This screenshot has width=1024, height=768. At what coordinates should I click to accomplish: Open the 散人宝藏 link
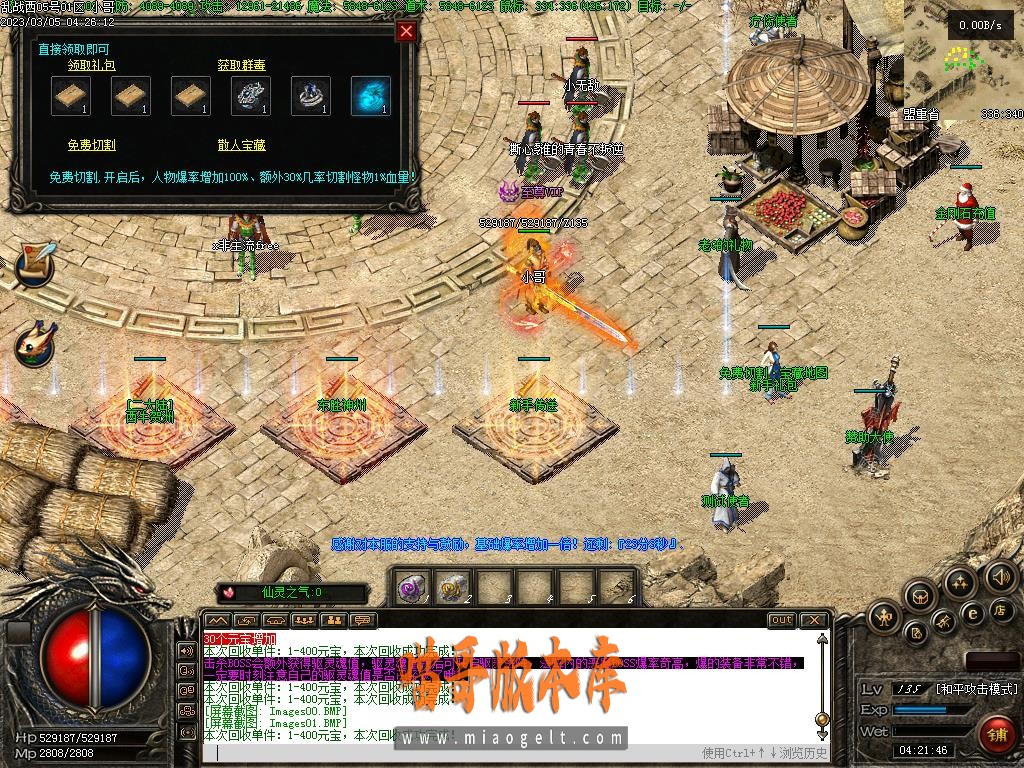click(241, 145)
